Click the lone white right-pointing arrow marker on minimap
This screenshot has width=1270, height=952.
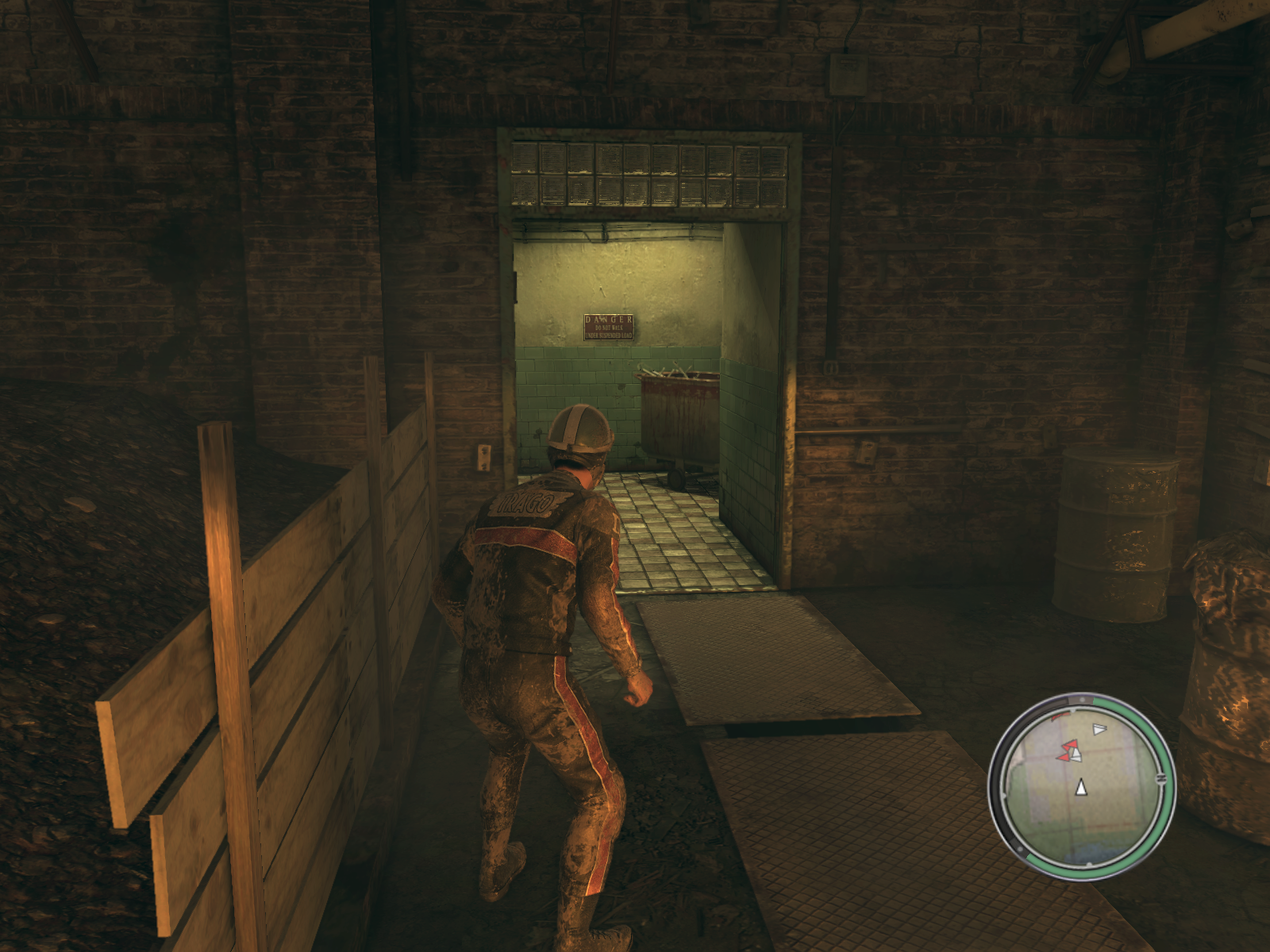coord(1099,729)
